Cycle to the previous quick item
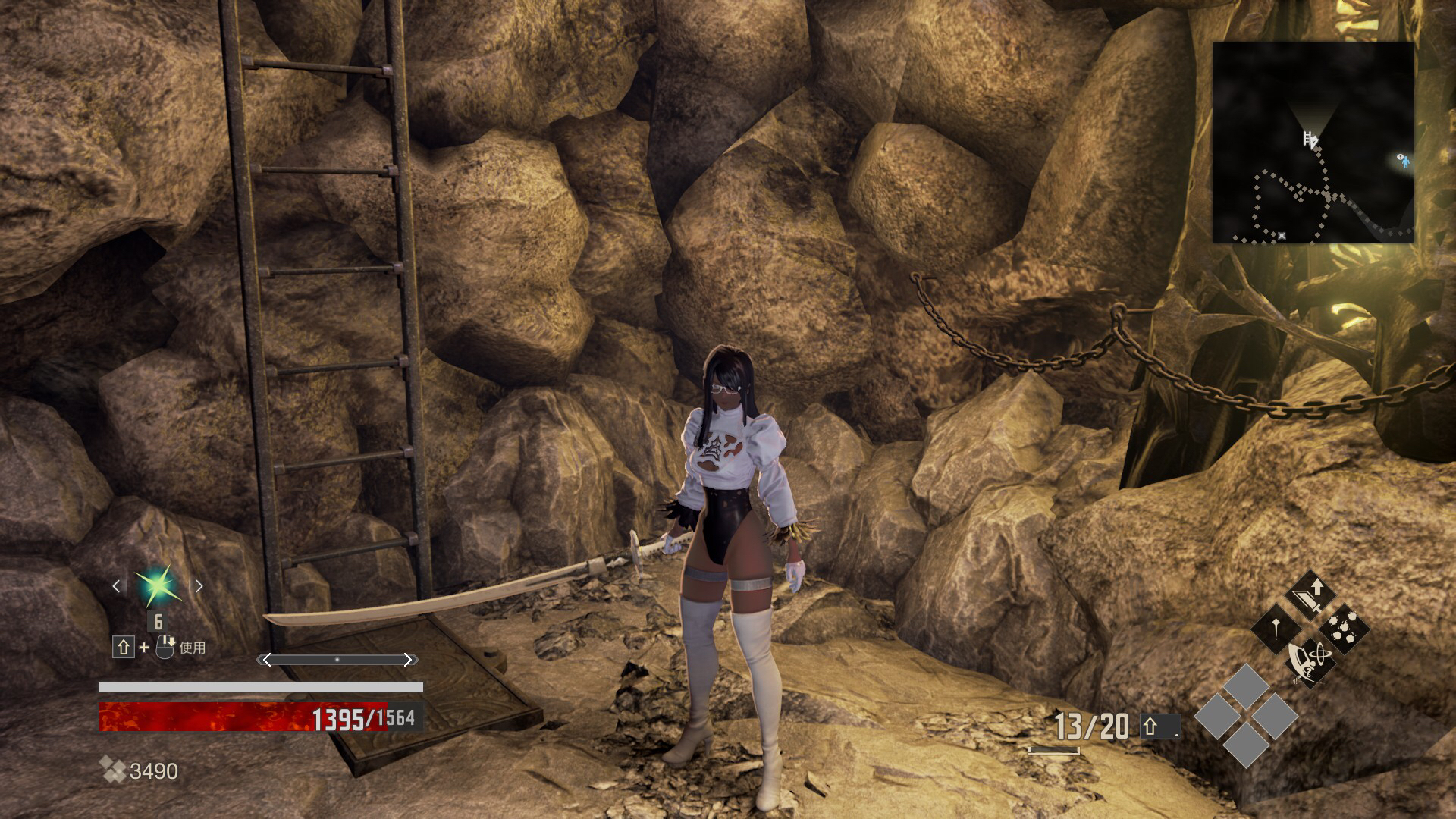 (x=116, y=586)
